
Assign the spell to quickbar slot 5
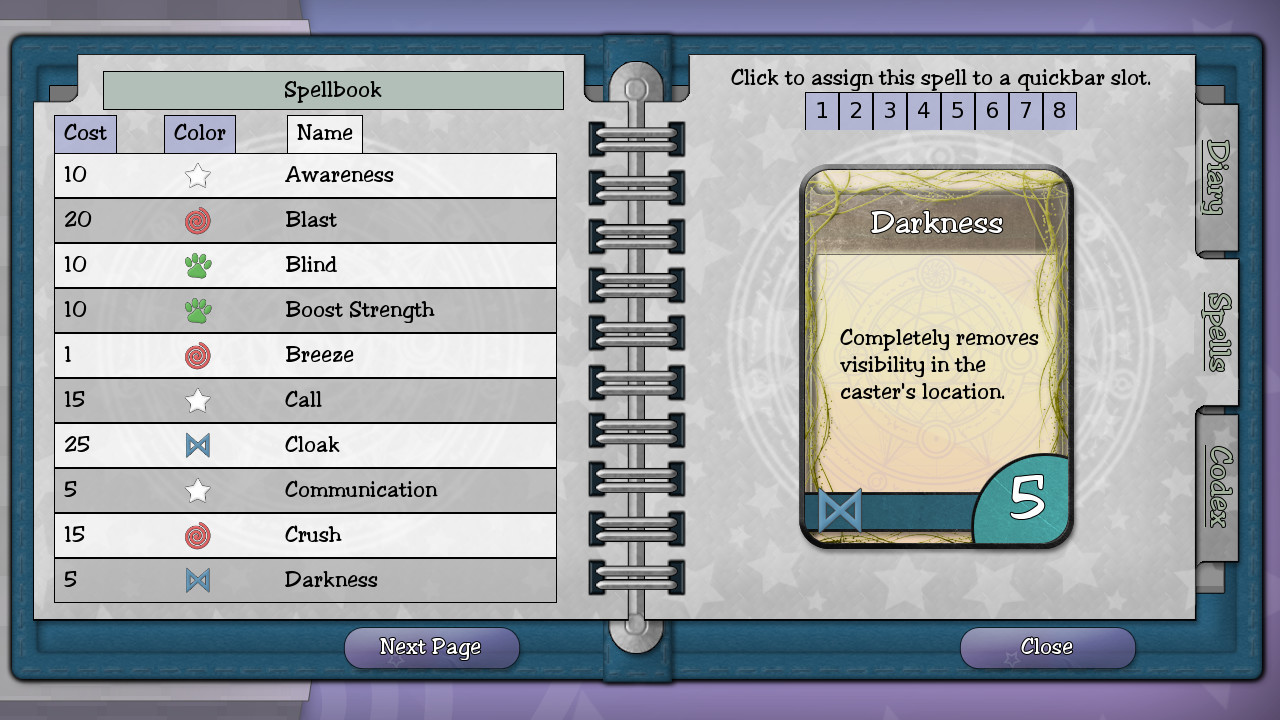coord(957,111)
